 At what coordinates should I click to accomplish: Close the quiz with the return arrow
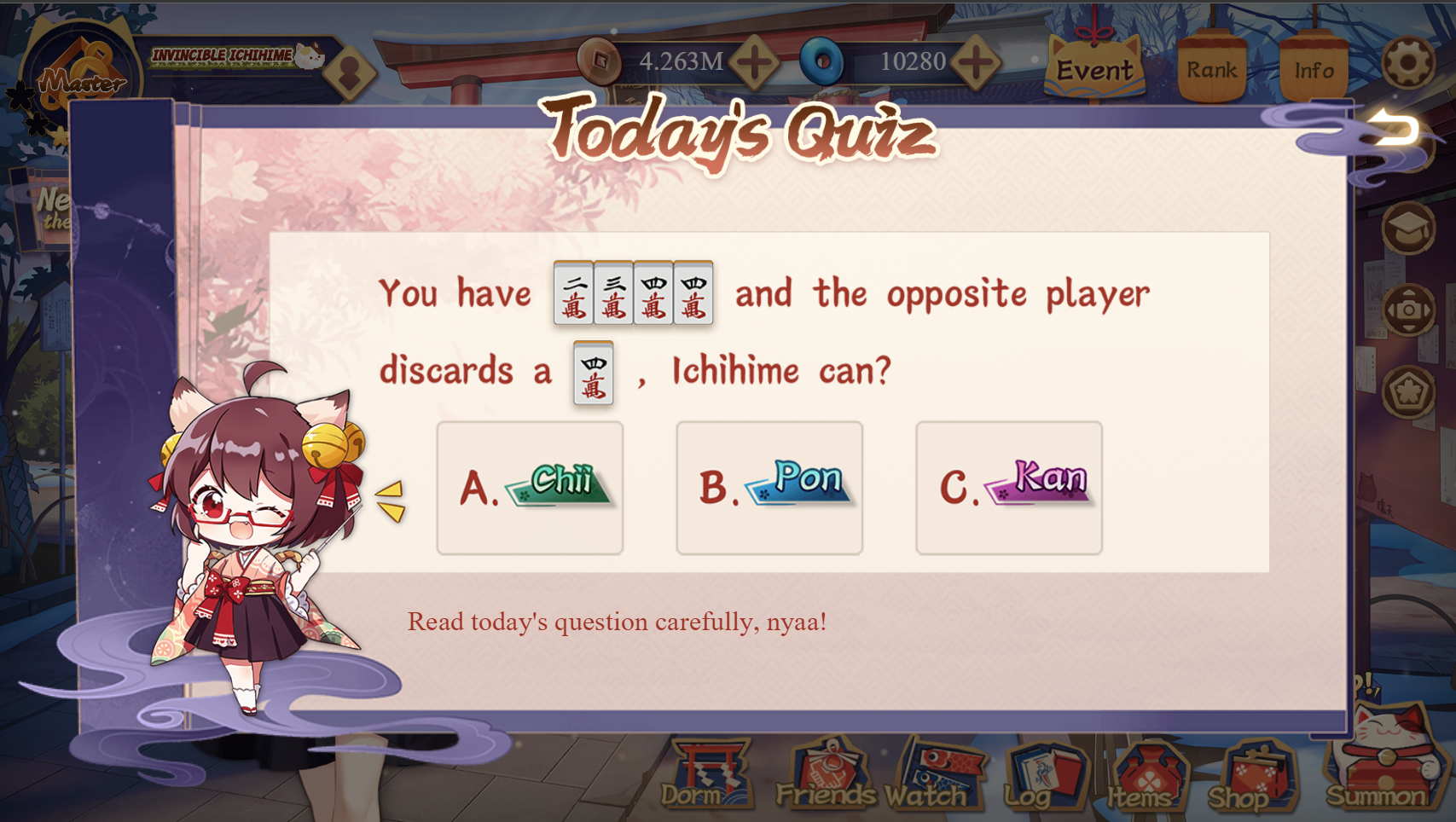pos(1395,130)
